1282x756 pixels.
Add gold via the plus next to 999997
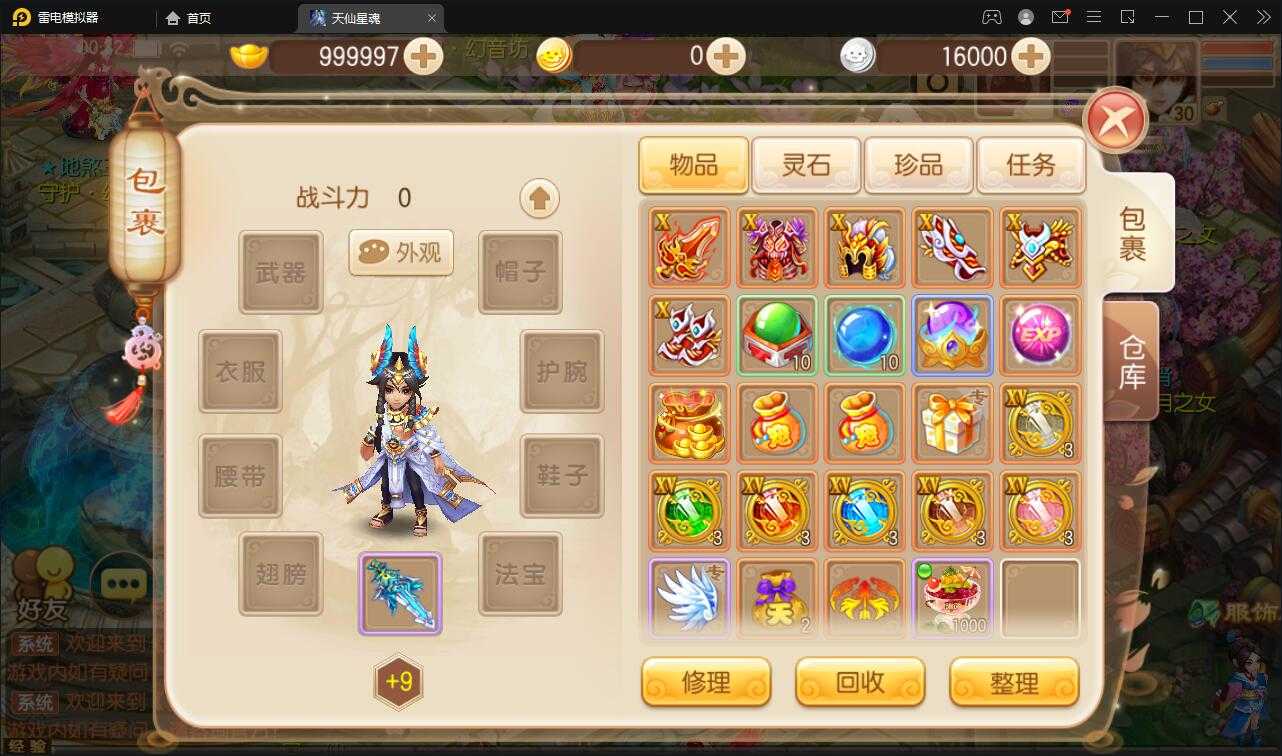point(424,57)
